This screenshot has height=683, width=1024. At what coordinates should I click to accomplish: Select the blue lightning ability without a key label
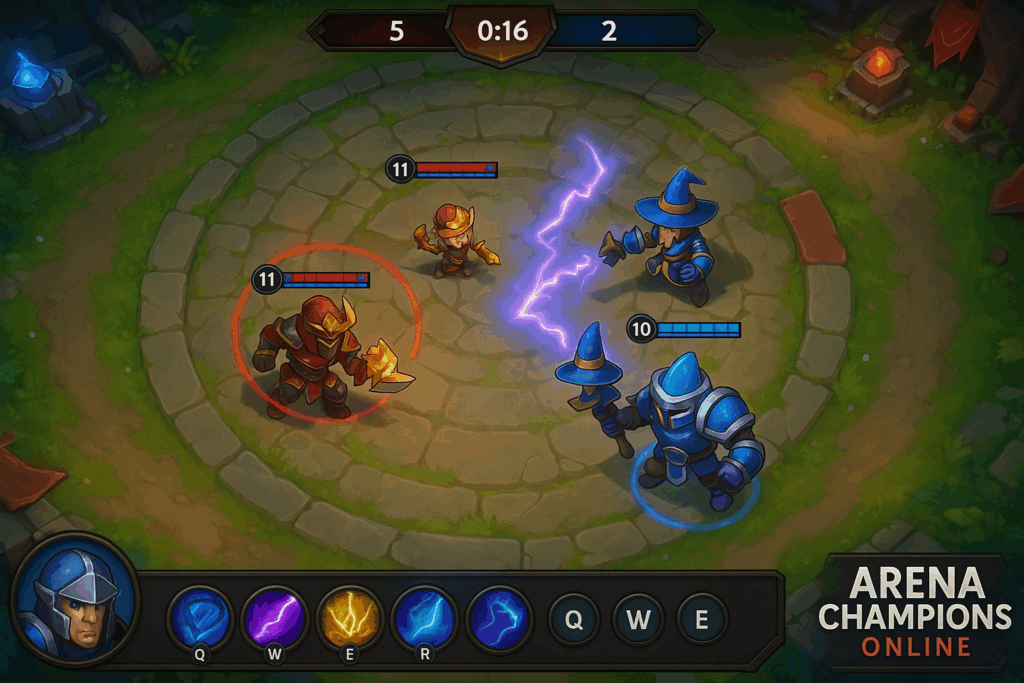click(x=499, y=616)
